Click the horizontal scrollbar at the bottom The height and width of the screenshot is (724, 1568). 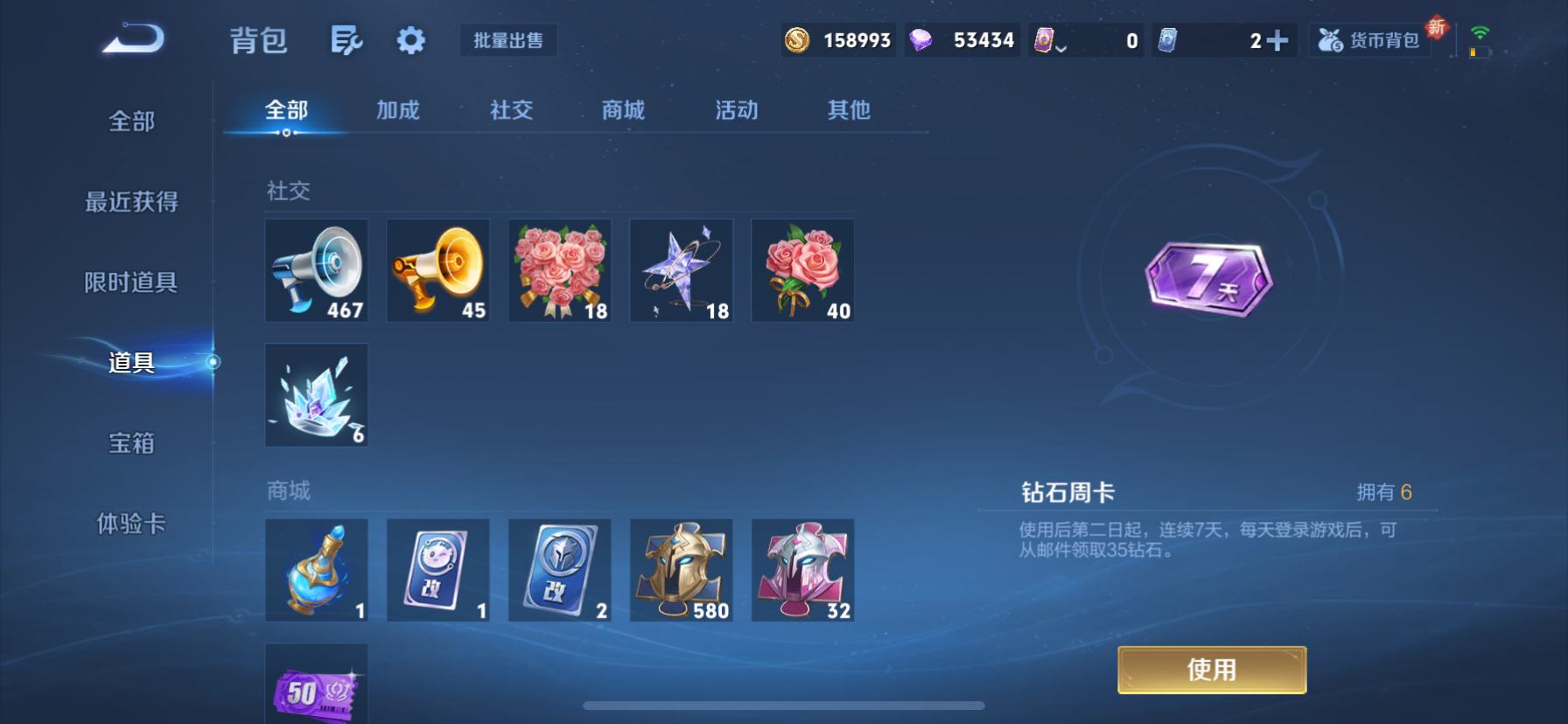pos(785,705)
